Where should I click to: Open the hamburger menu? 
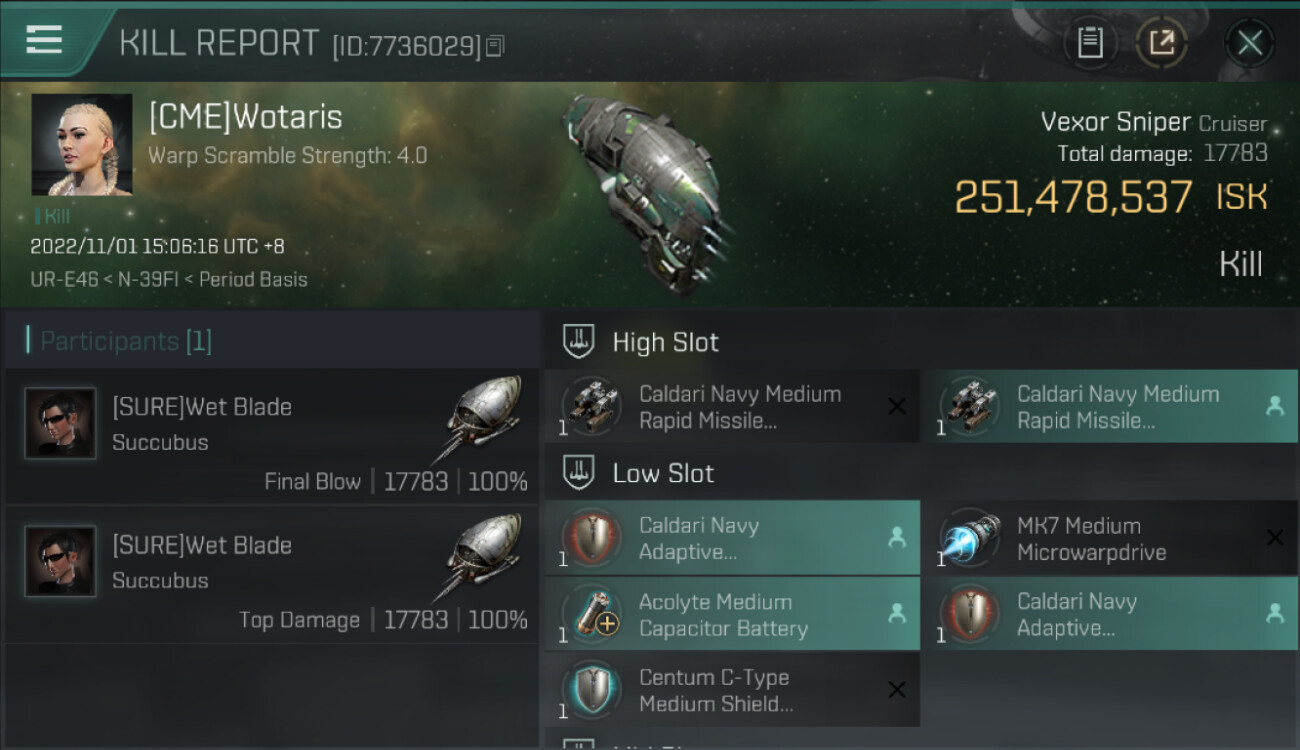pos(44,40)
